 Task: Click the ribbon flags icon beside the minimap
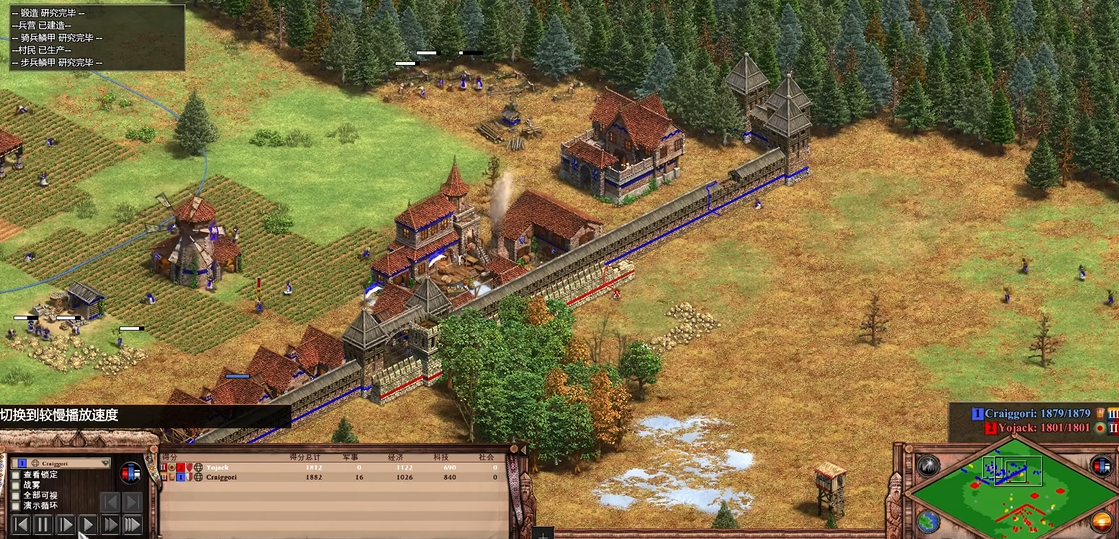tap(1100, 466)
